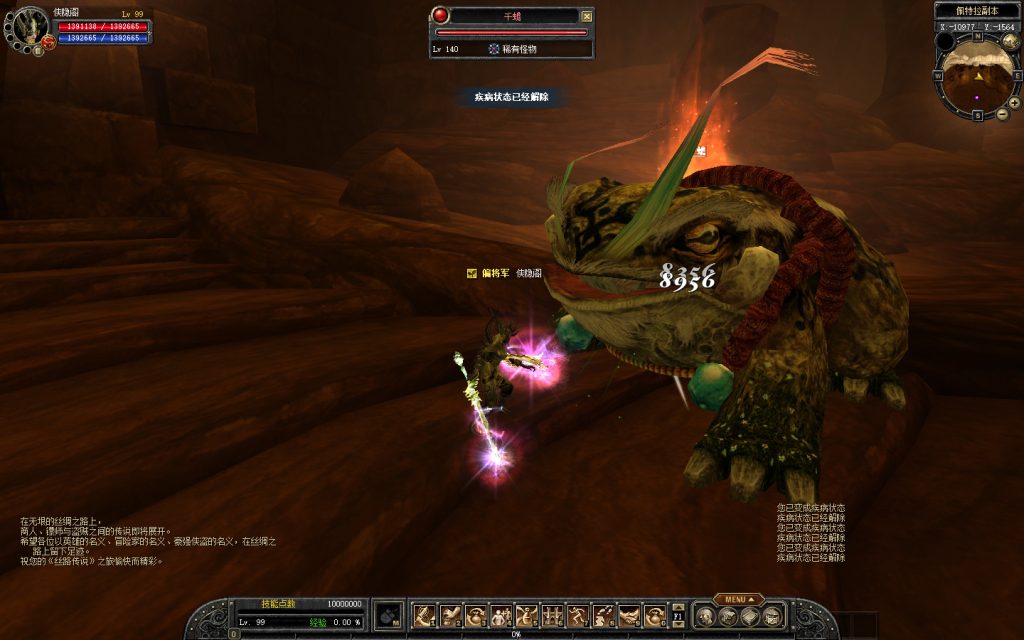
Task: Activate the handshake icon in the hotbar
Action: coord(629,615)
